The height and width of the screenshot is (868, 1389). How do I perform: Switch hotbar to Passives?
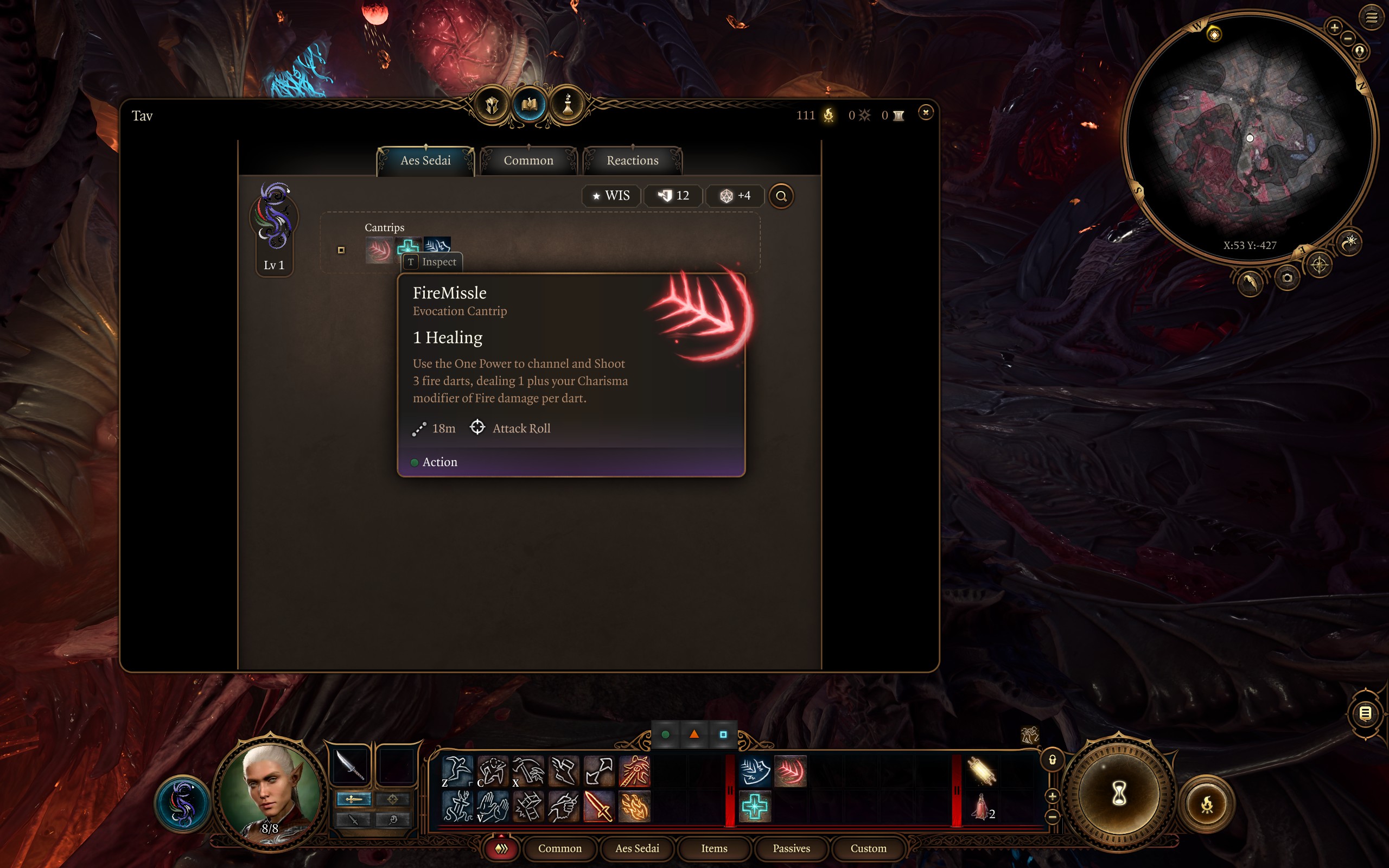(x=791, y=848)
